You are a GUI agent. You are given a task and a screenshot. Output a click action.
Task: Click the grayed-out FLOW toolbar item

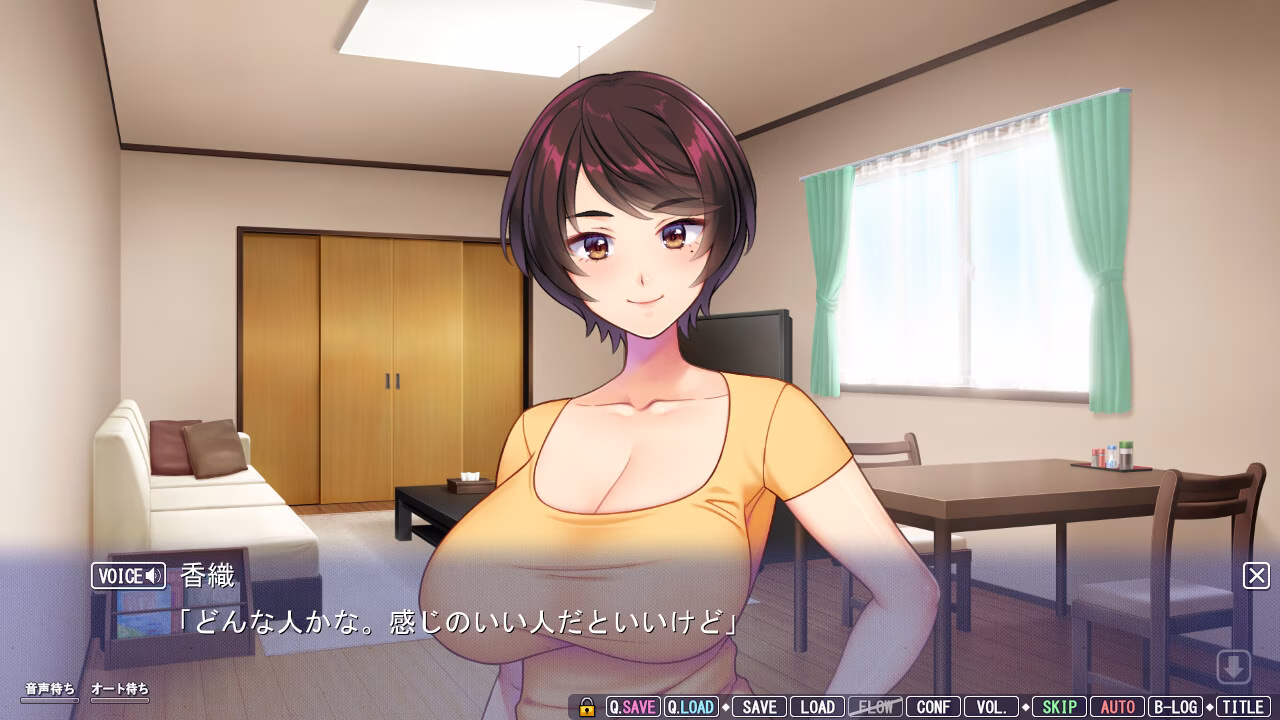(x=875, y=706)
